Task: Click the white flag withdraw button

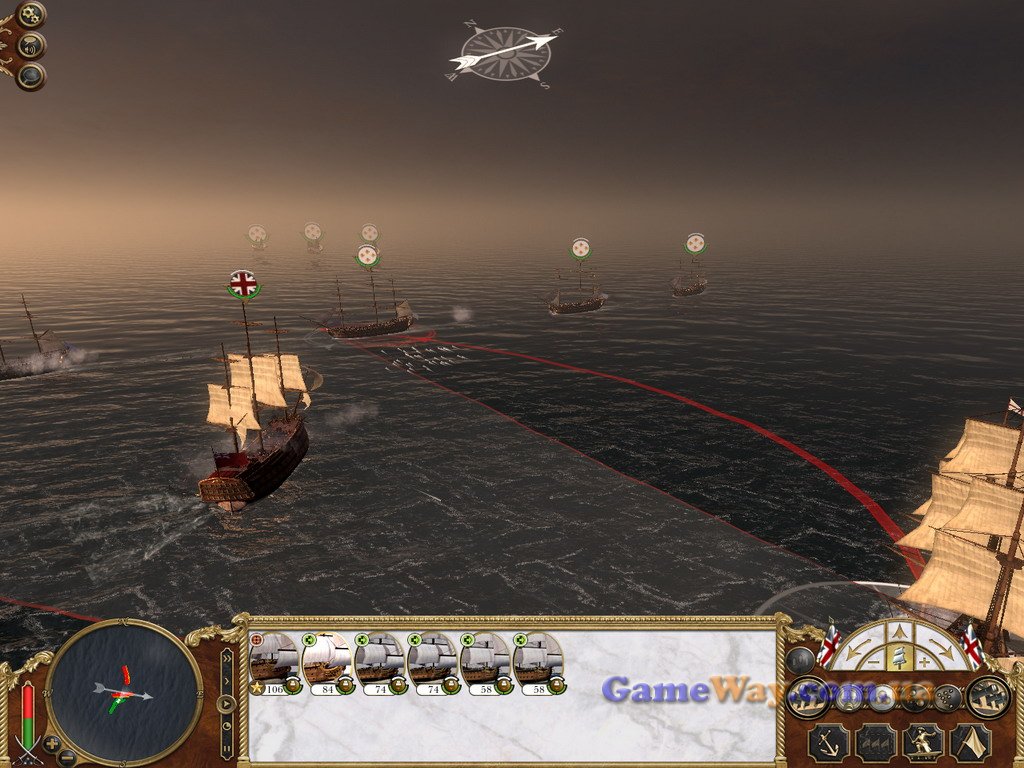Action: [x=970, y=742]
